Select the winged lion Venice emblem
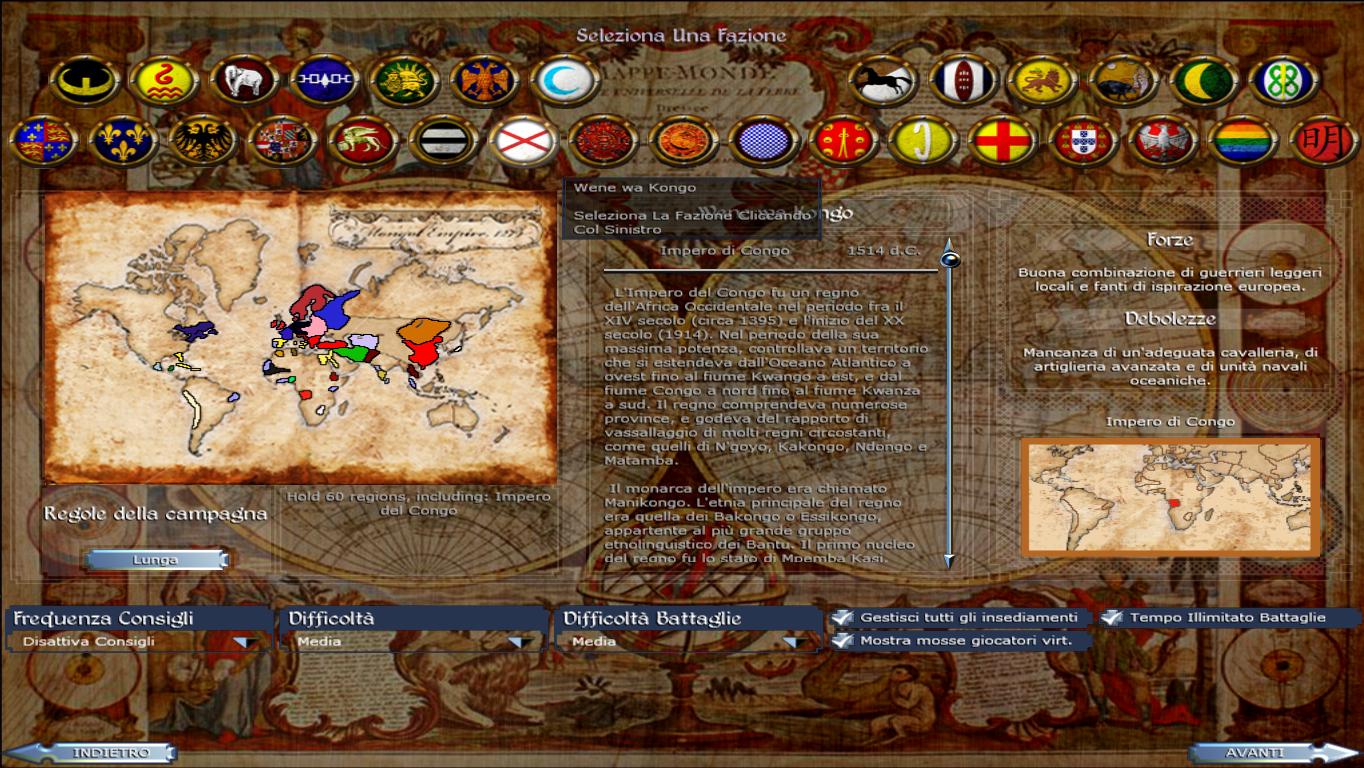 click(364, 141)
